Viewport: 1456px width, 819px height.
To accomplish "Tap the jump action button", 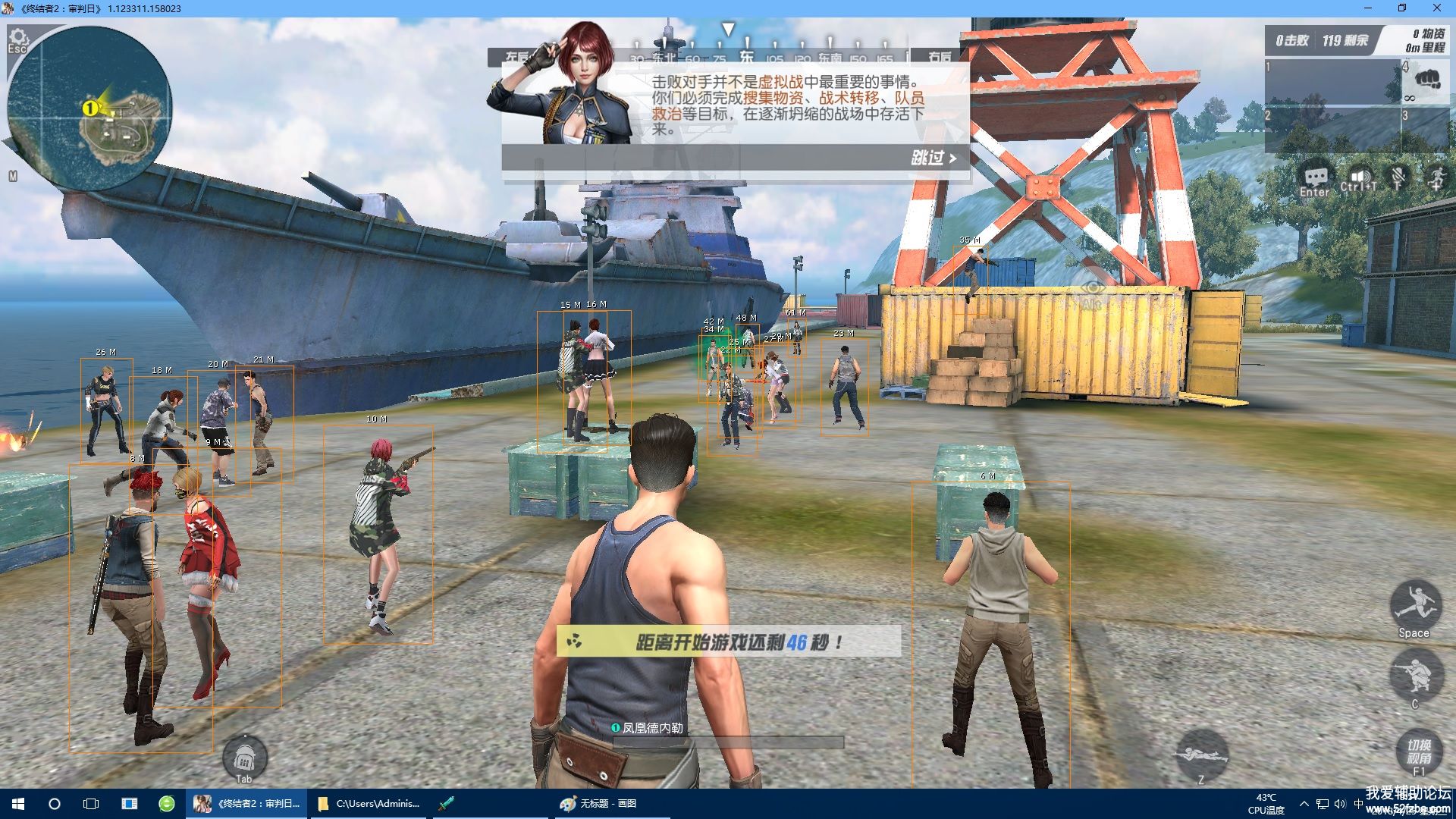I will (x=1415, y=605).
